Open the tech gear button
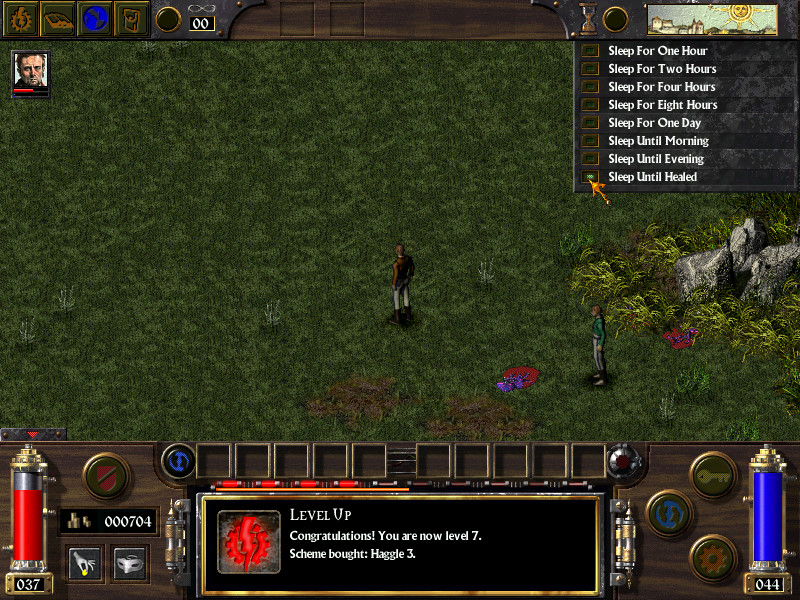The height and width of the screenshot is (600, 800). pos(712,556)
